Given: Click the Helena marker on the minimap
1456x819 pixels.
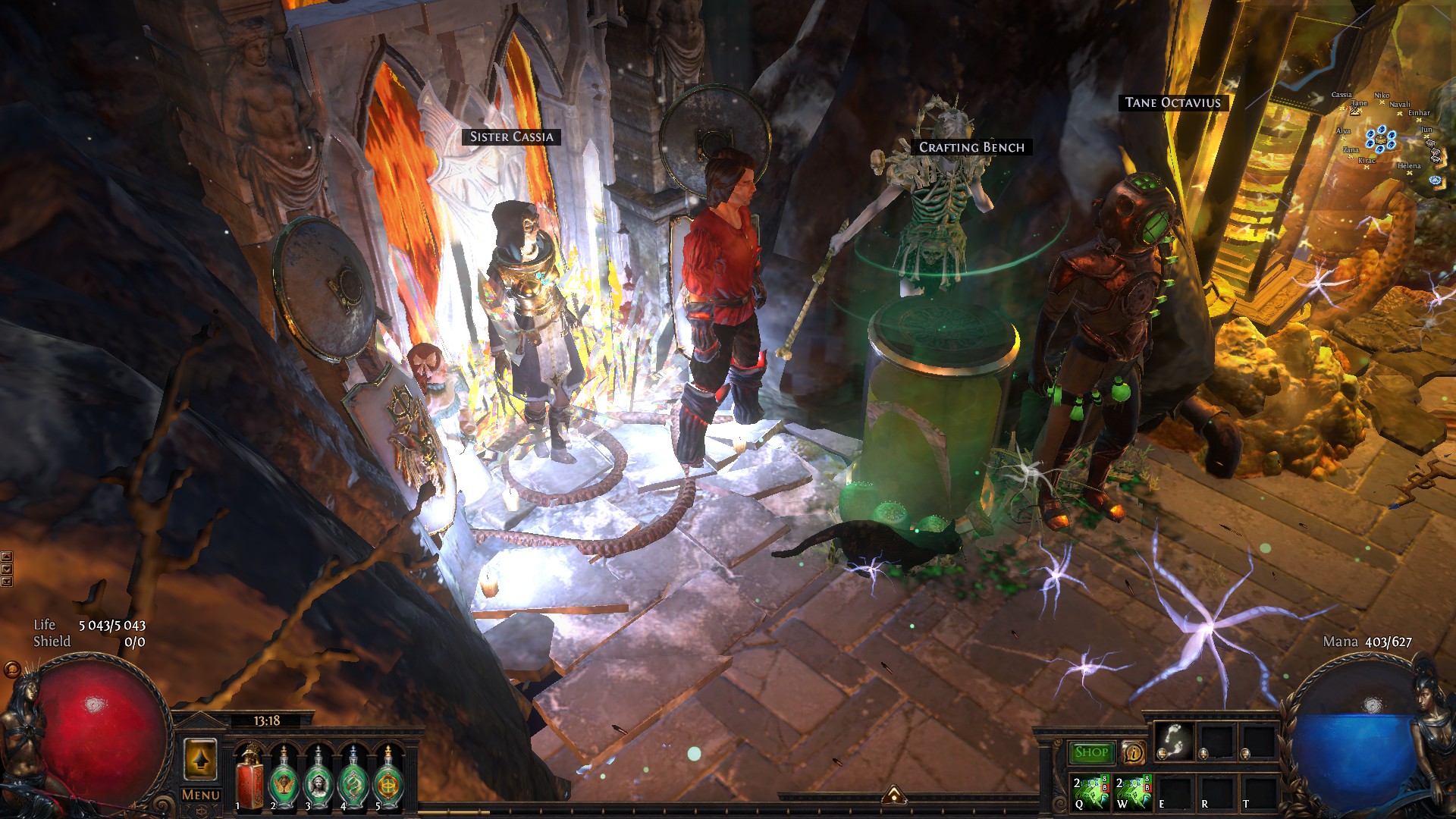Looking at the screenshot, I should [x=1410, y=172].
